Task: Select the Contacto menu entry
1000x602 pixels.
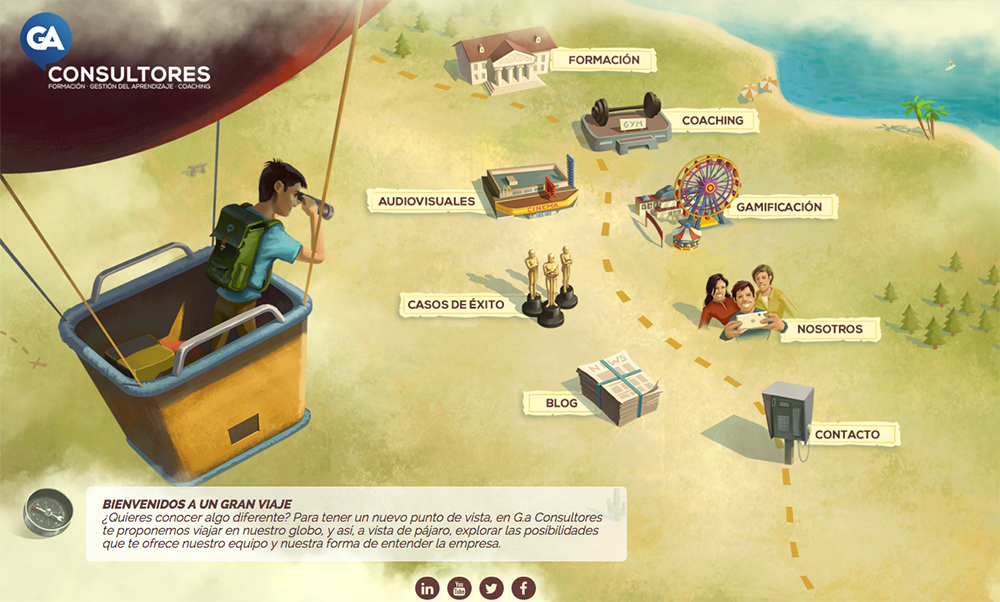Action: pos(847,435)
